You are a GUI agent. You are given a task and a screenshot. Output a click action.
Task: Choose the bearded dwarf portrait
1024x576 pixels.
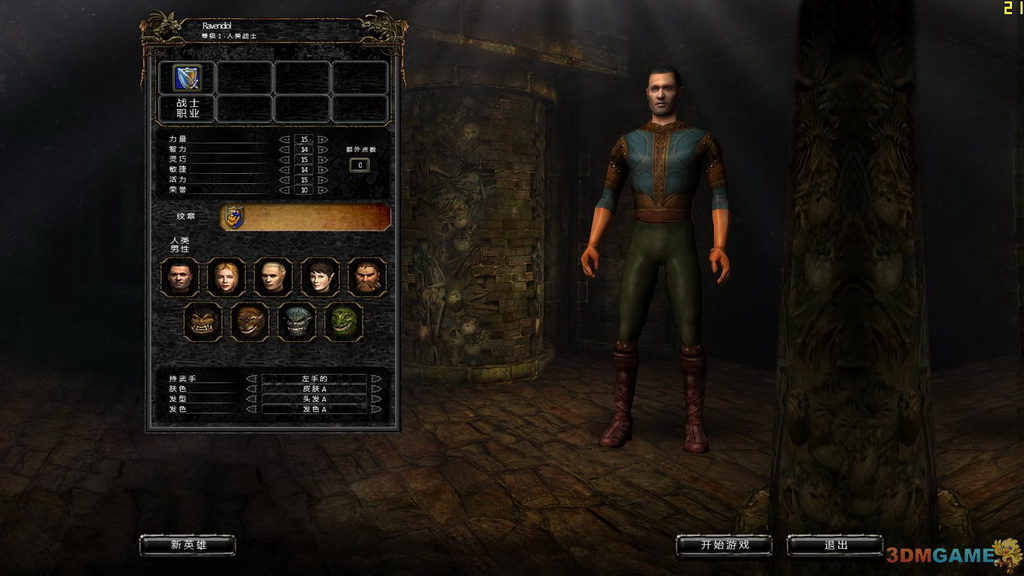tap(367, 277)
